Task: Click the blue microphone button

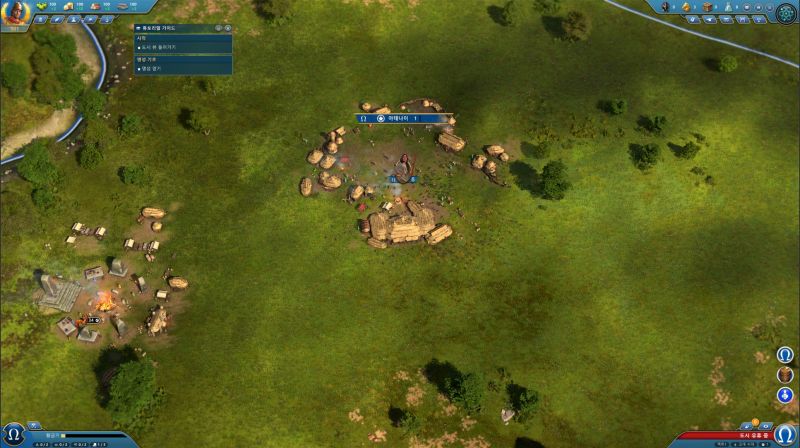Action: click(x=786, y=396)
